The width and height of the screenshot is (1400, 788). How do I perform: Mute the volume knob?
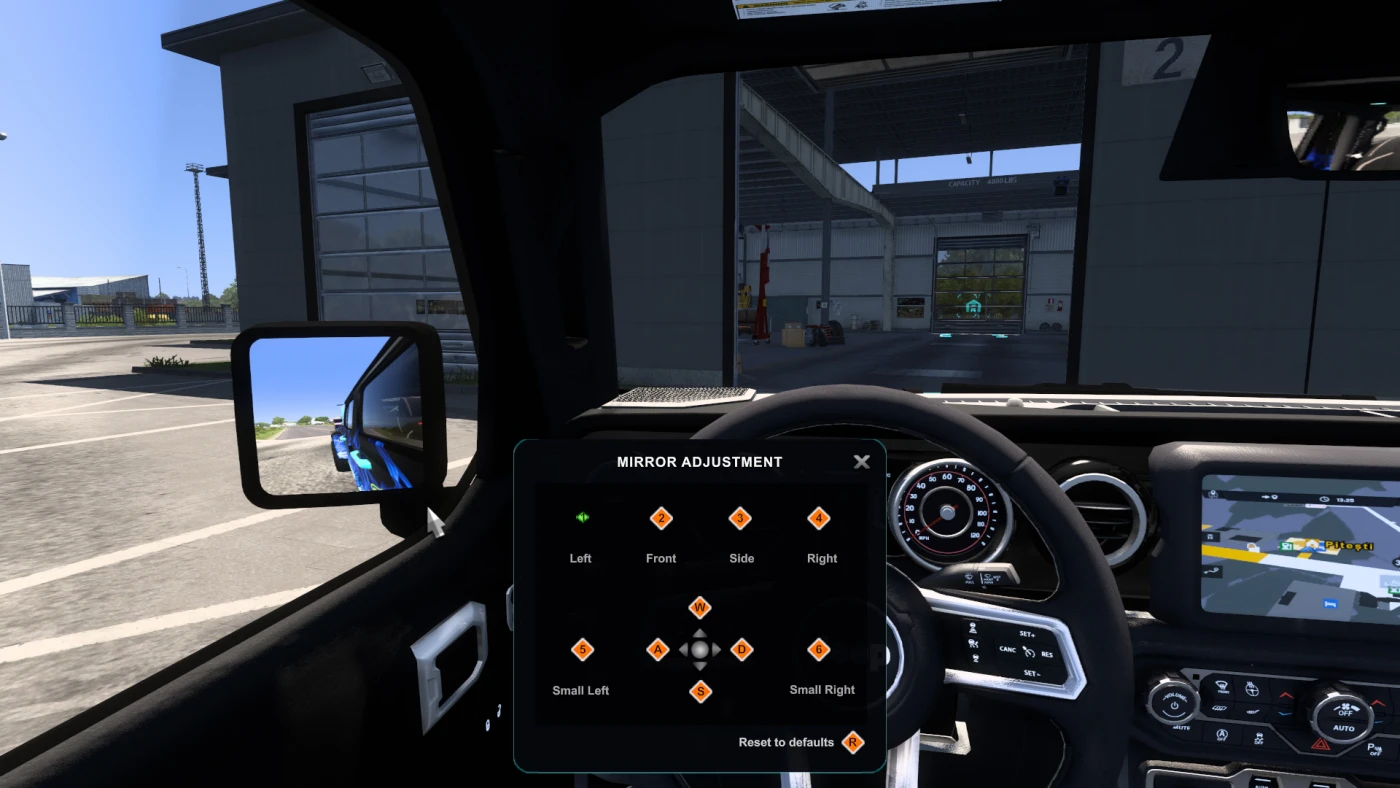click(1174, 707)
